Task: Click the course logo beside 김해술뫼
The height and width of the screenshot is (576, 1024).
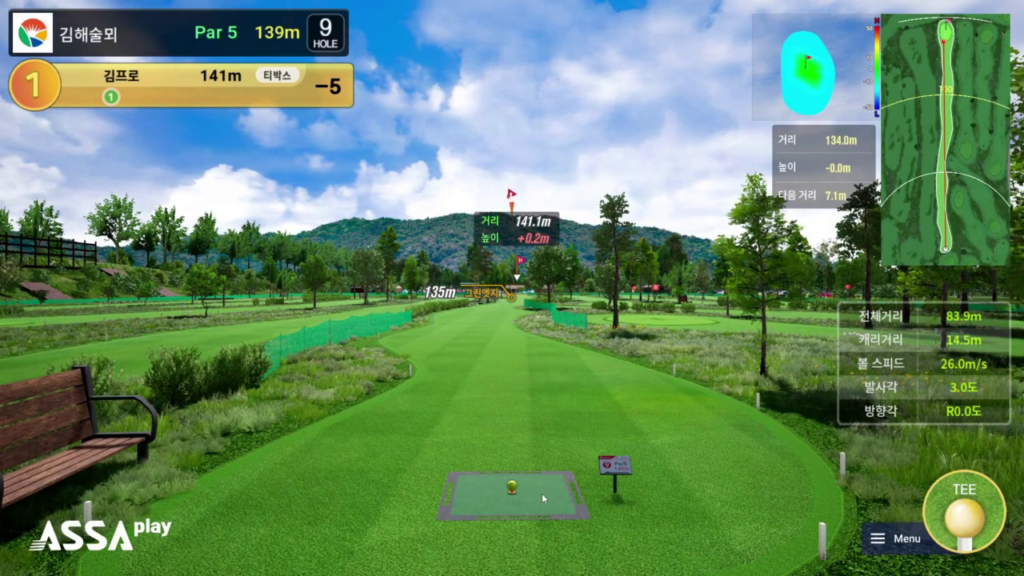Action: click(31, 33)
